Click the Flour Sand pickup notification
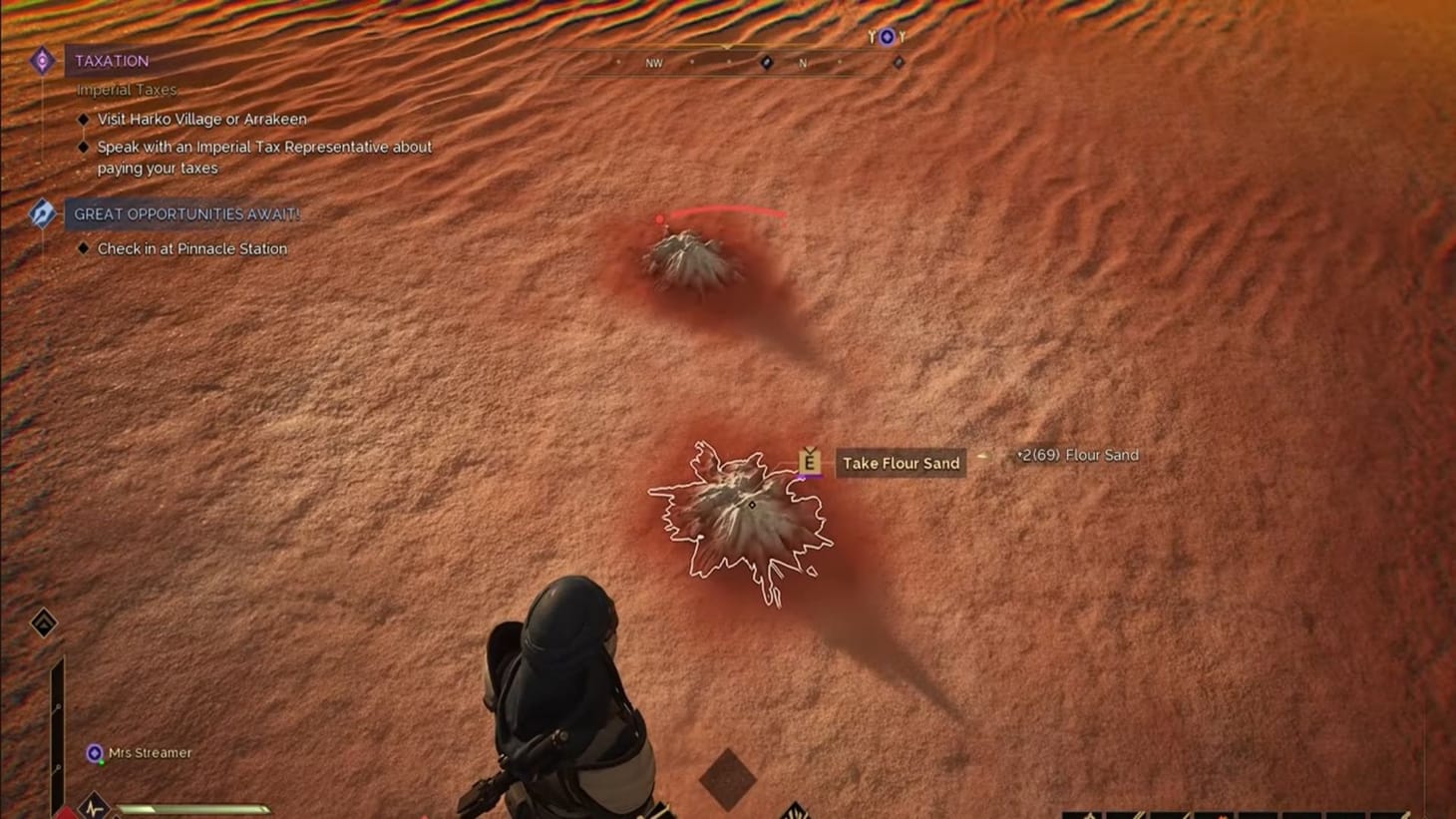Screen dimensions: 1456x819 [x=1077, y=455]
